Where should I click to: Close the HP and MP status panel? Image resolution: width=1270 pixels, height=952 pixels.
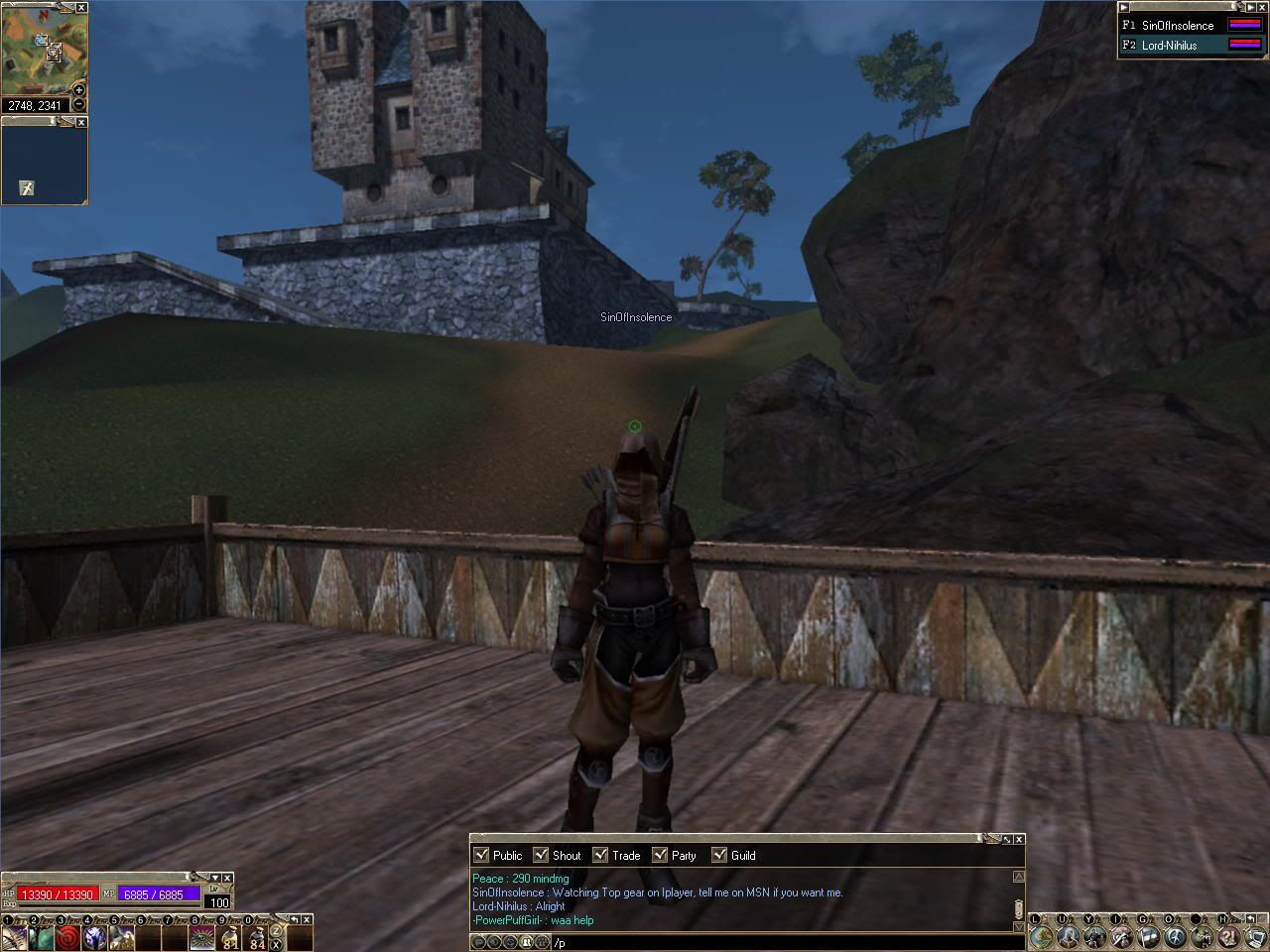(227, 878)
